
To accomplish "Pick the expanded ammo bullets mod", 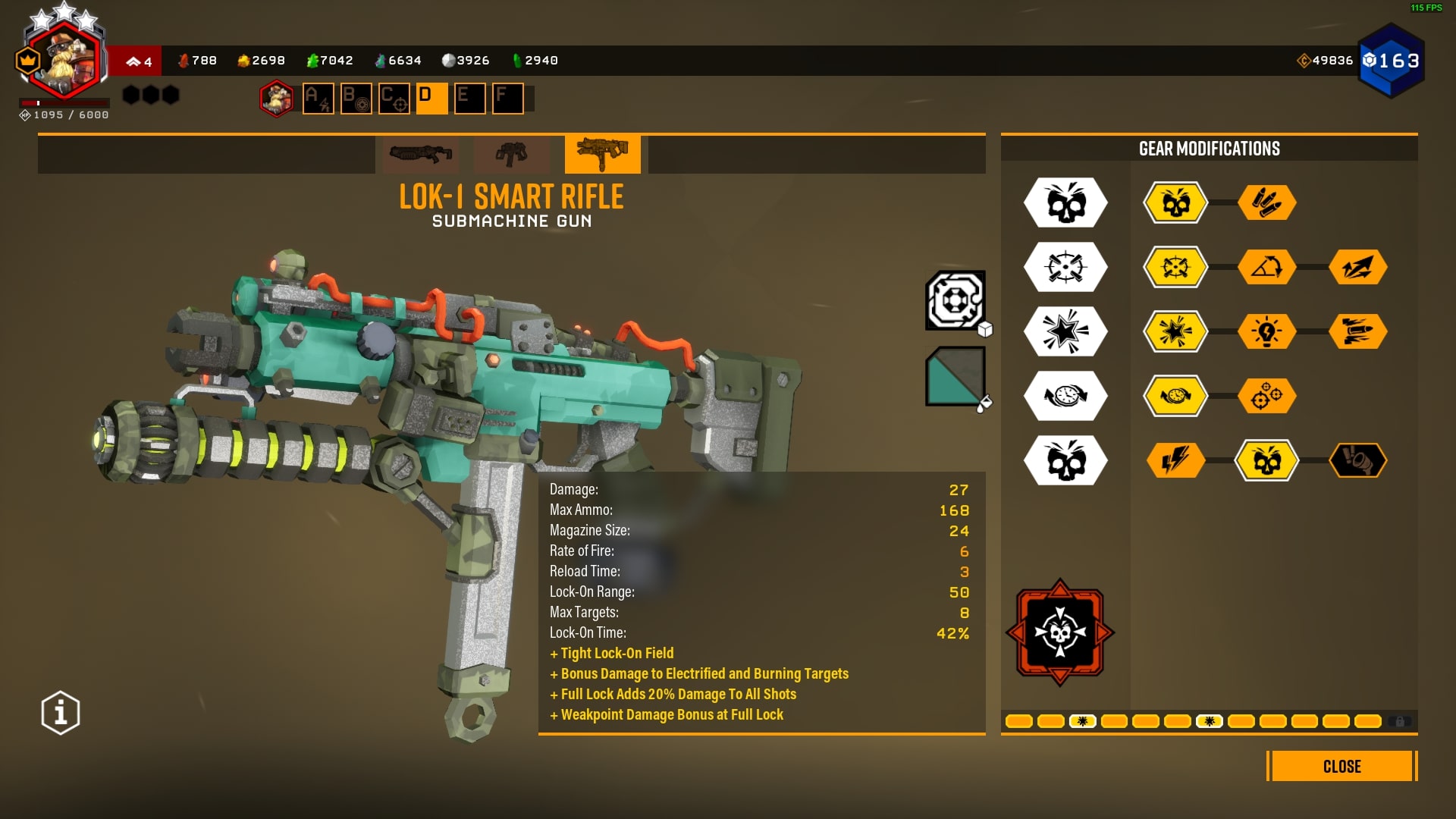I will (x=1268, y=202).
